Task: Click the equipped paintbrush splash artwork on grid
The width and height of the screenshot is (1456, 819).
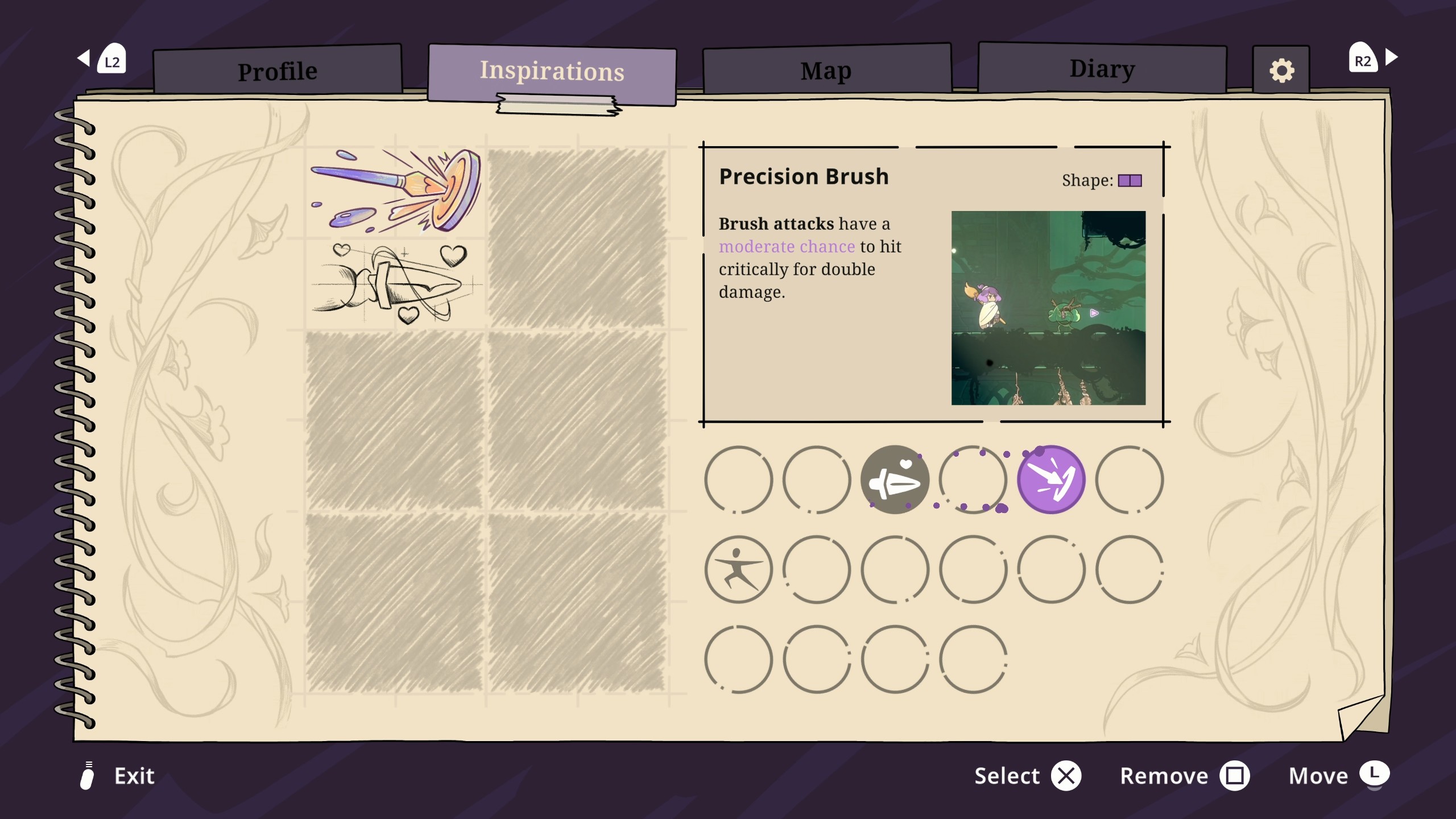Action: [396, 192]
